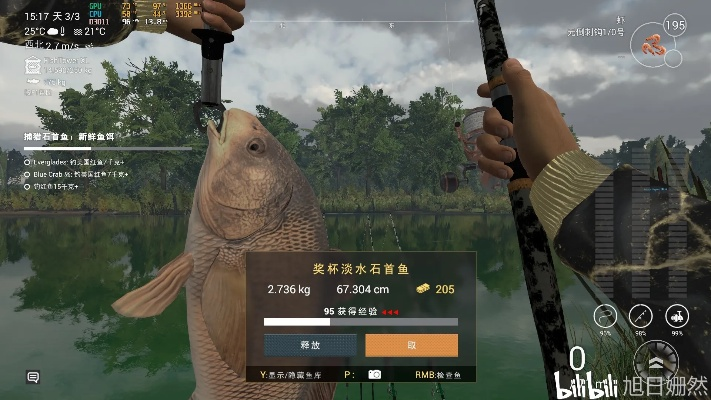Open the chat bubble icon
This screenshot has height=400, width=711.
click(x=33, y=377)
